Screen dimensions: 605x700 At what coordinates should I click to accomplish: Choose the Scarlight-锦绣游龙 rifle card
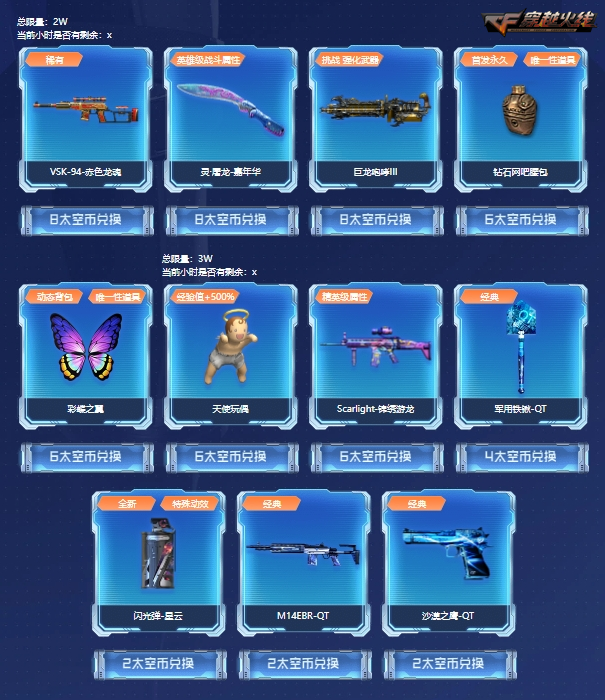(375, 356)
